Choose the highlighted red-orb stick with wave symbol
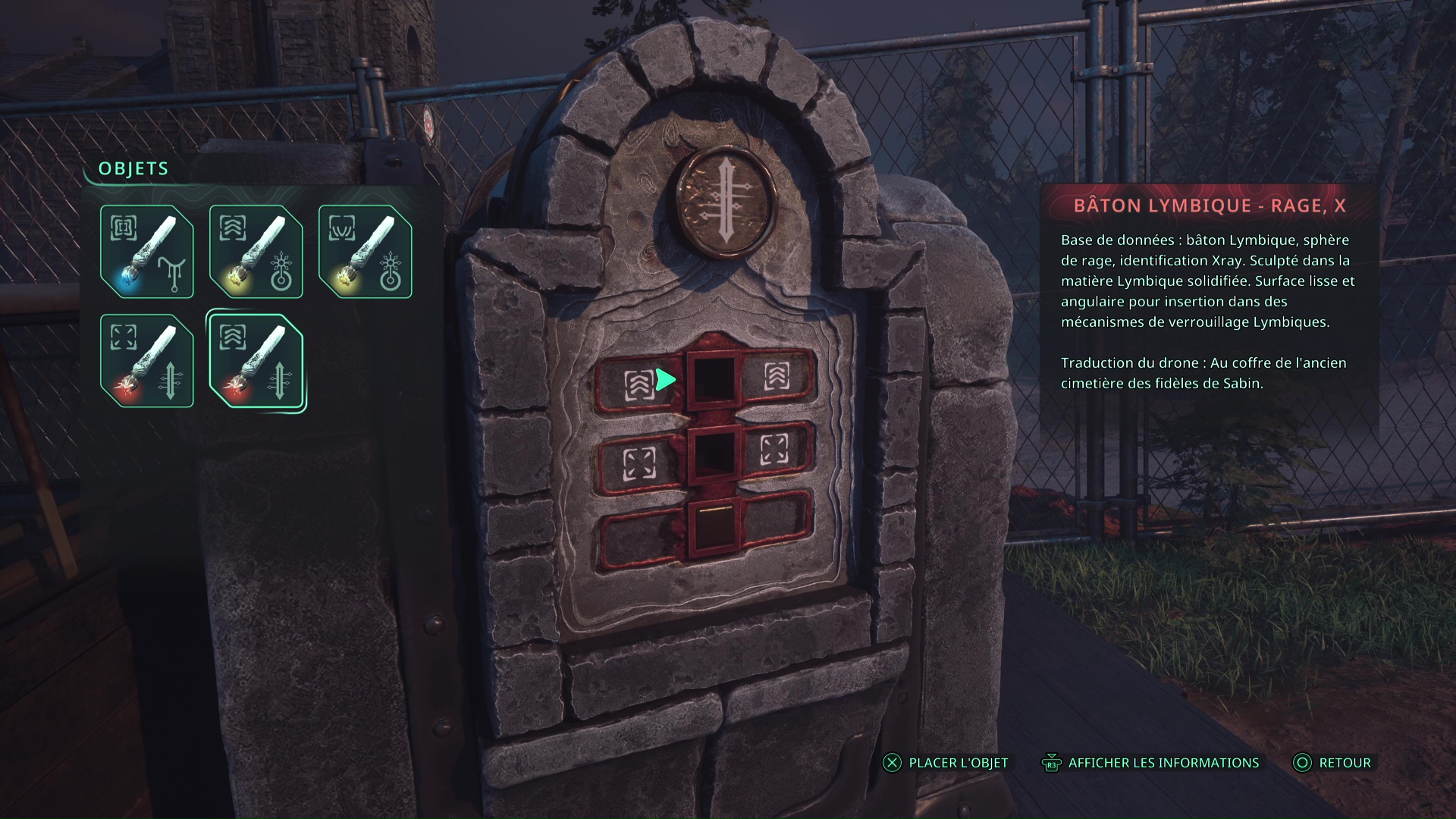The width and height of the screenshot is (1456, 819). tap(256, 361)
